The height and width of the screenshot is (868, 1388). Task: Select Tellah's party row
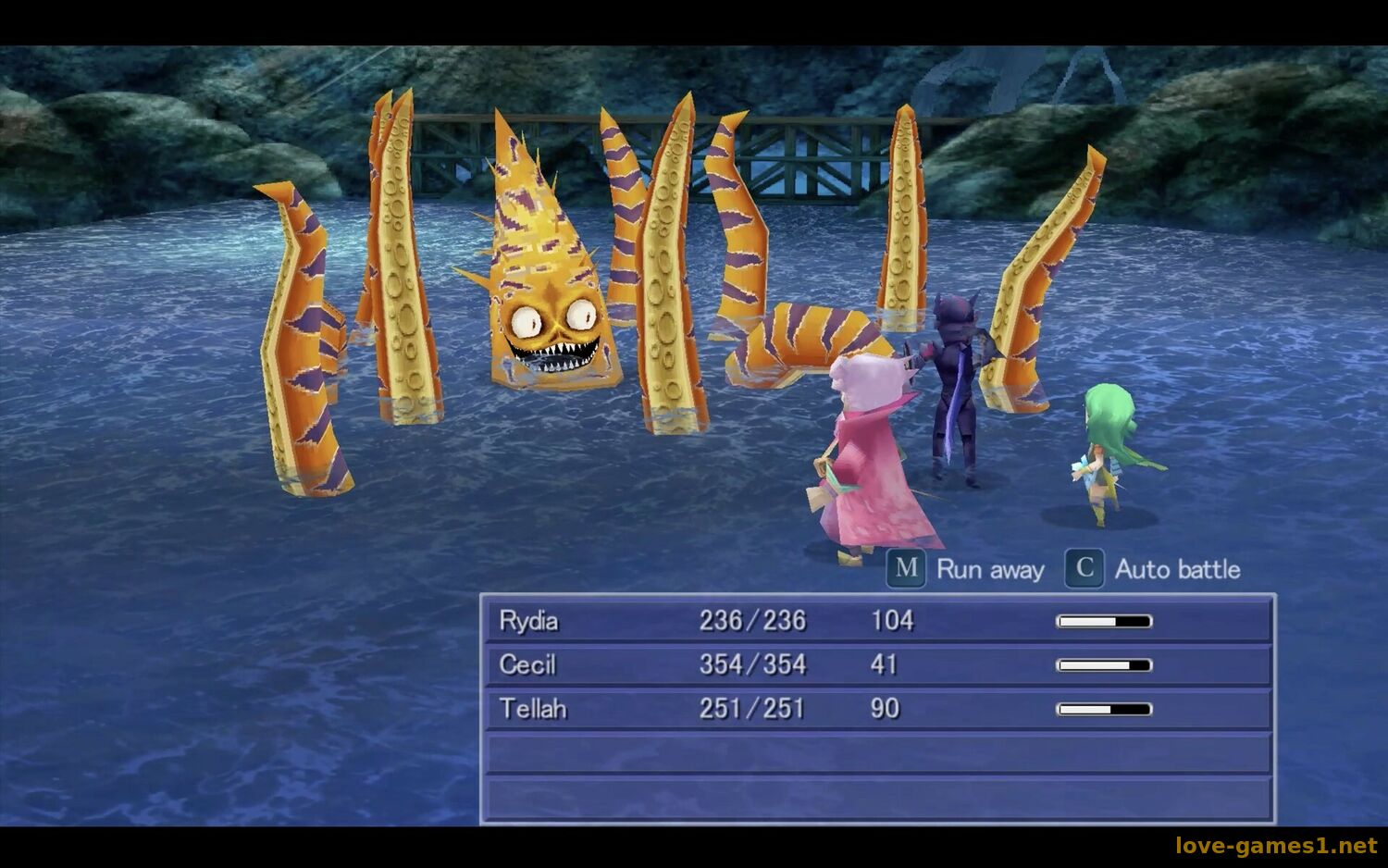pyautogui.click(x=877, y=709)
